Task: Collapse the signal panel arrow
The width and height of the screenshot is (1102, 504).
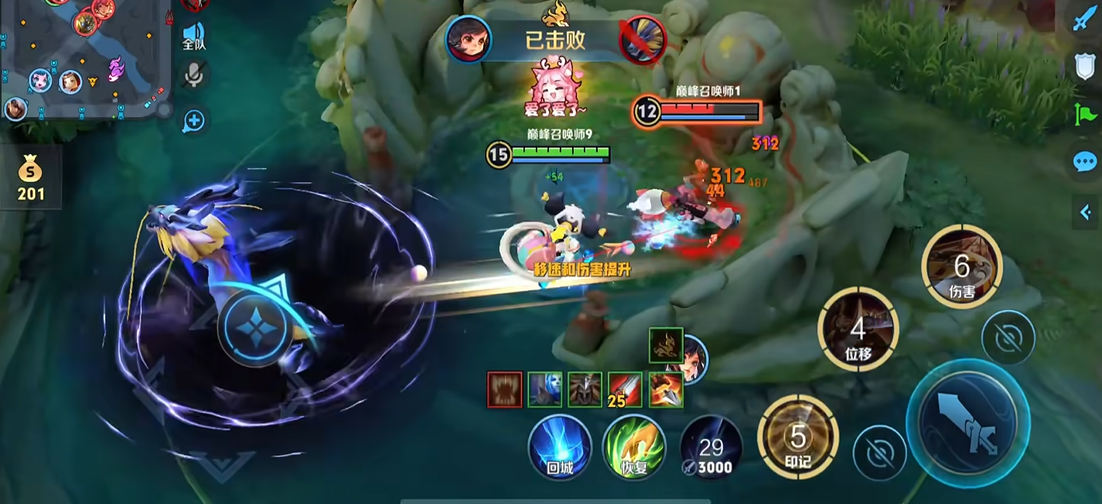Action: click(x=1085, y=211)
